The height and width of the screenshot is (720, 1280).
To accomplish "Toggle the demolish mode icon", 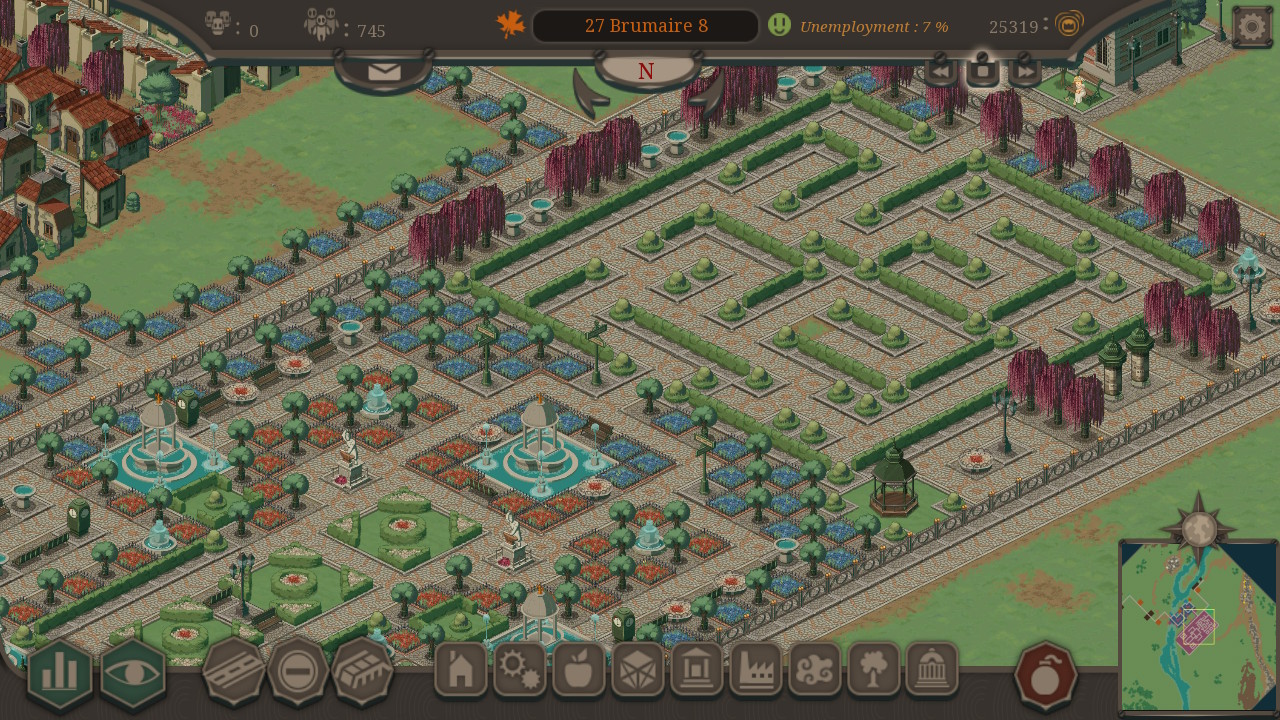I will [296, 671].
